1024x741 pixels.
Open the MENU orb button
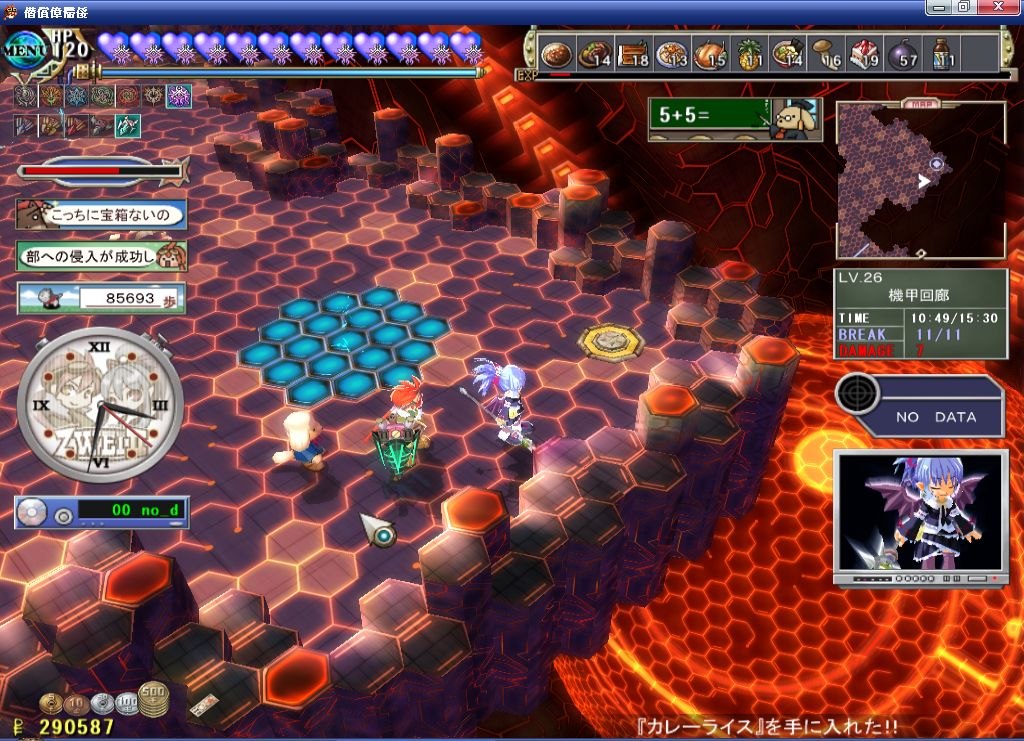tap(27, 50)
